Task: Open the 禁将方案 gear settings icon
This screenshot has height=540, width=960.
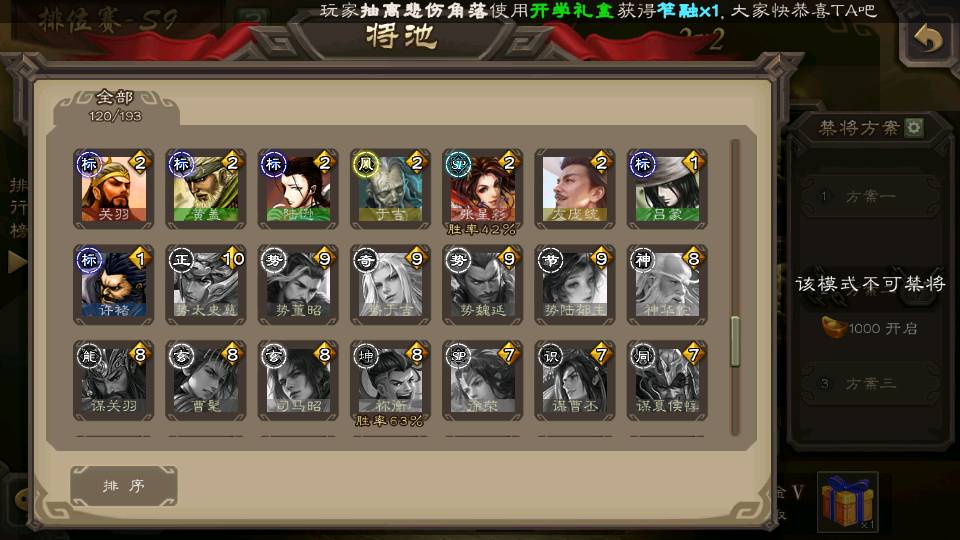Action: coord(914,128)
